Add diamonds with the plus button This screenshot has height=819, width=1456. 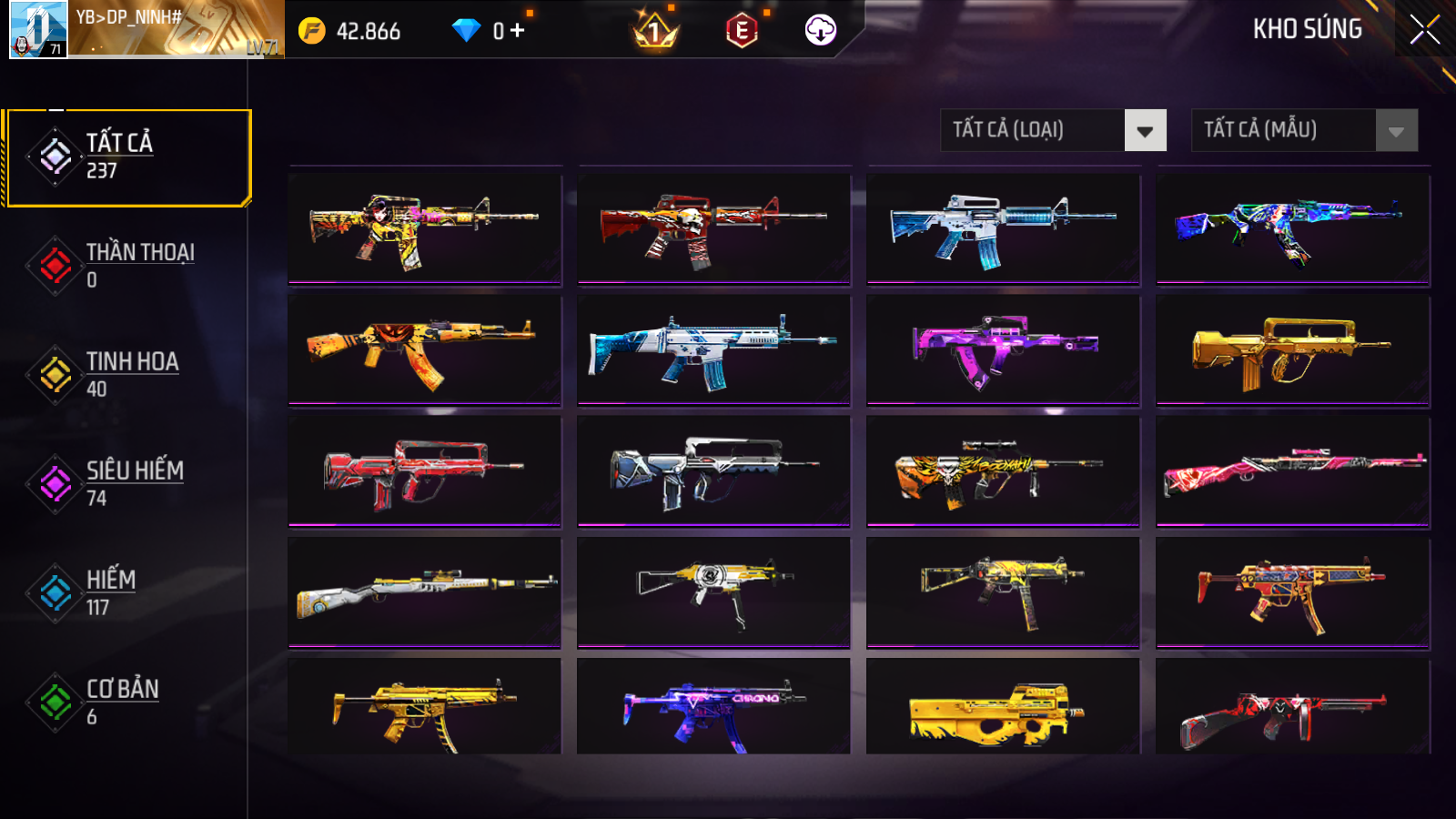pyautogui.click(x=518, y=31)
